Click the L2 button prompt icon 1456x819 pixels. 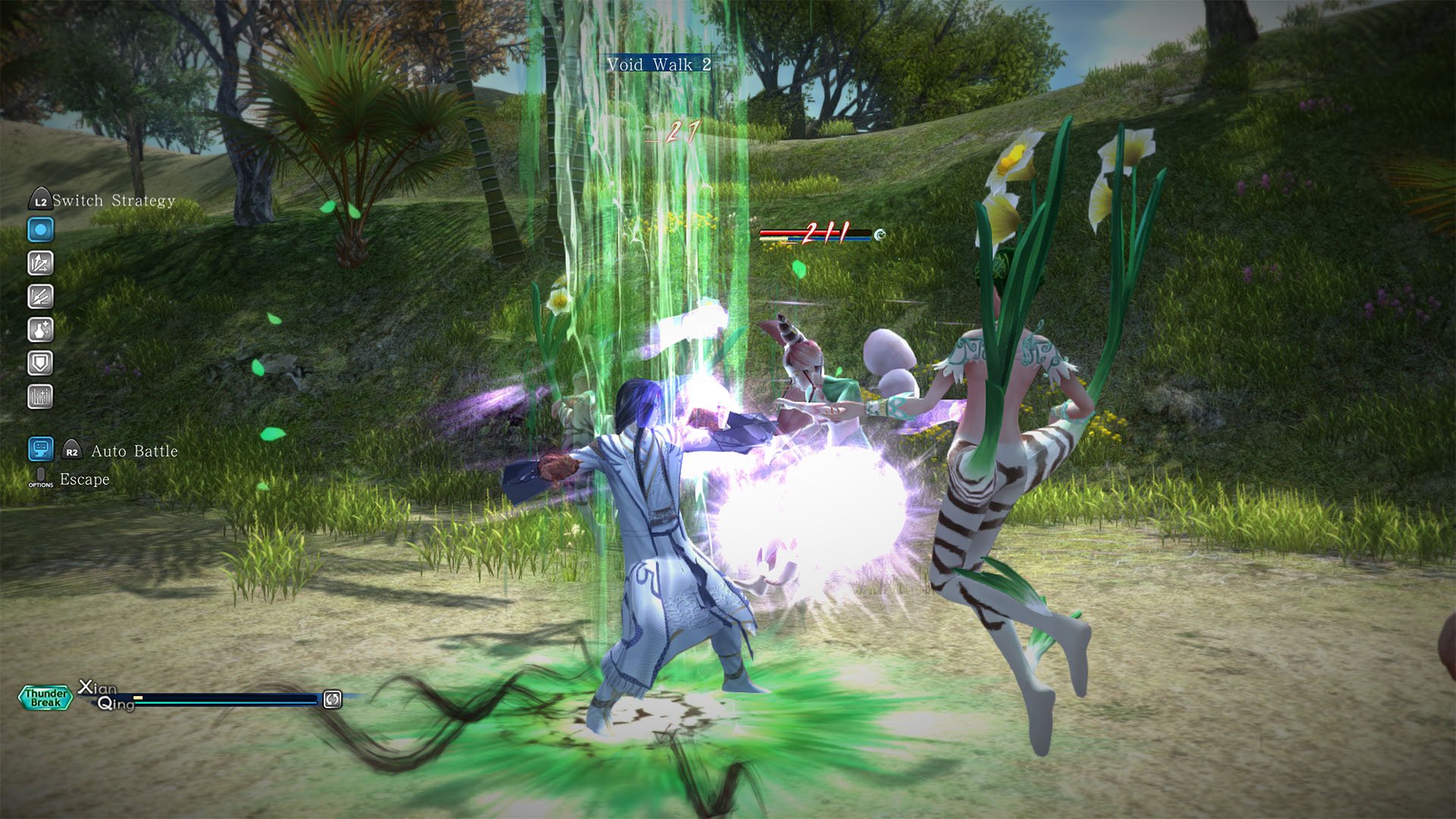point(42,200)
